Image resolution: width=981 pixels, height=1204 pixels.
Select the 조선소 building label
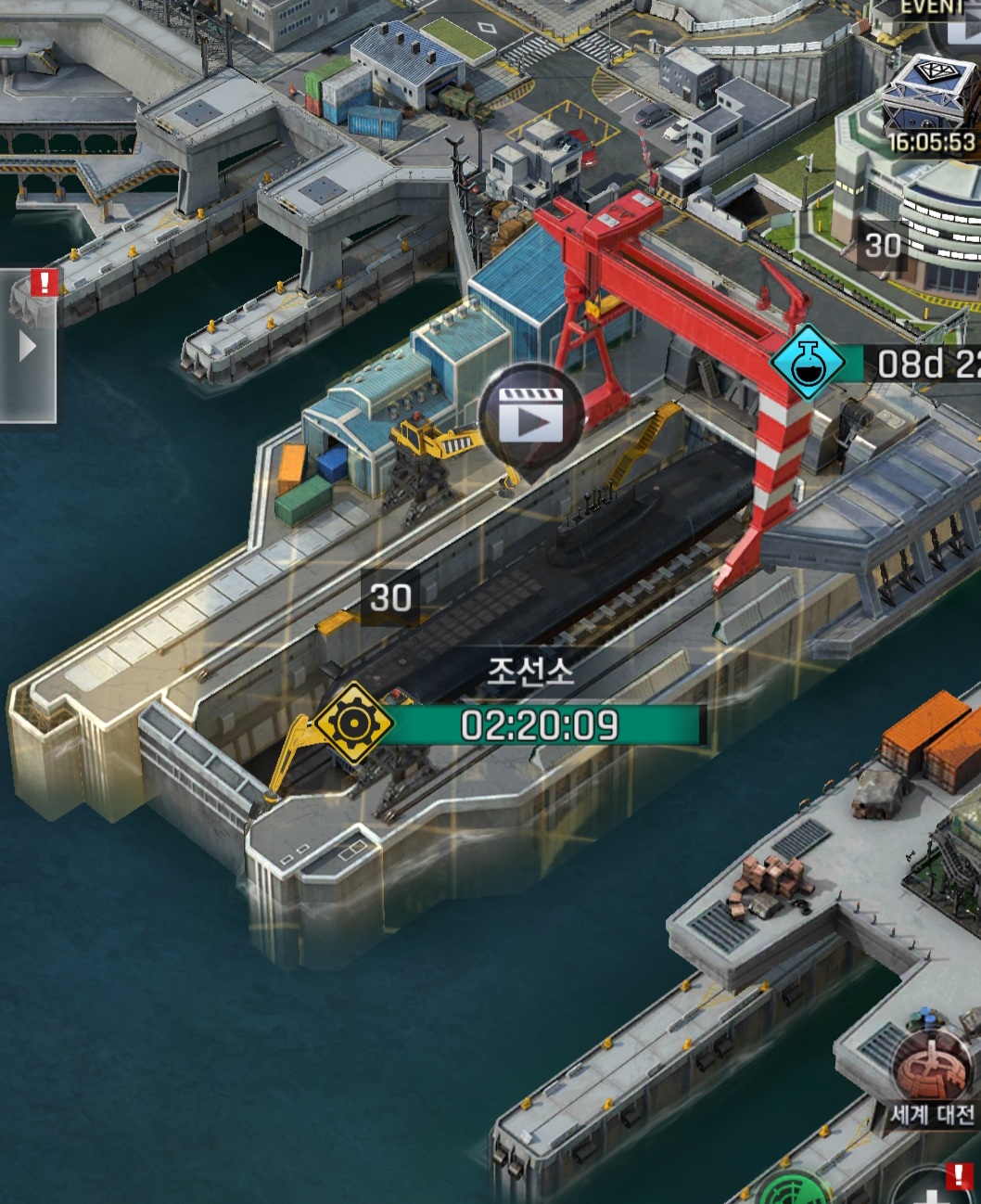[531, 672]
